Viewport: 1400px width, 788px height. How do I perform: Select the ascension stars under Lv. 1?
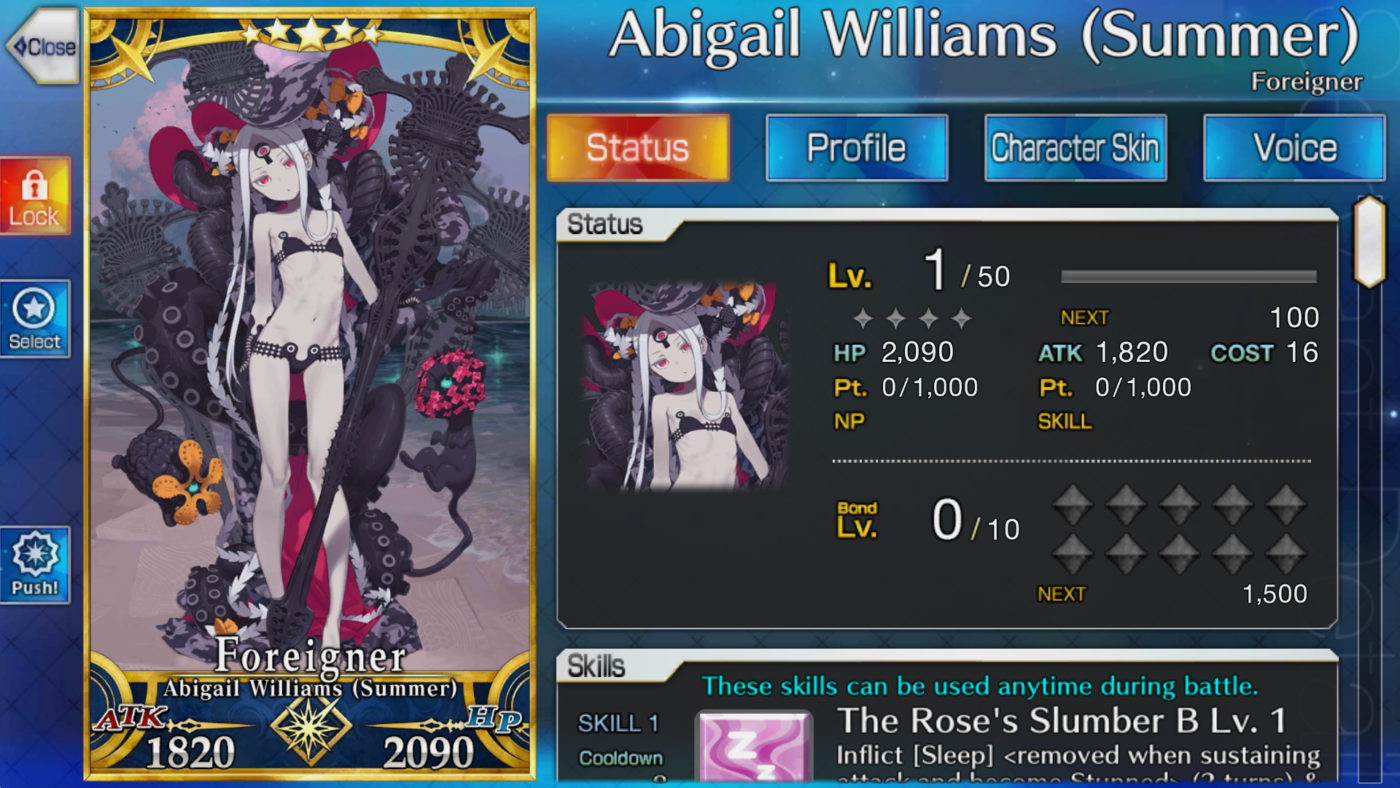(x=913, y=318)
